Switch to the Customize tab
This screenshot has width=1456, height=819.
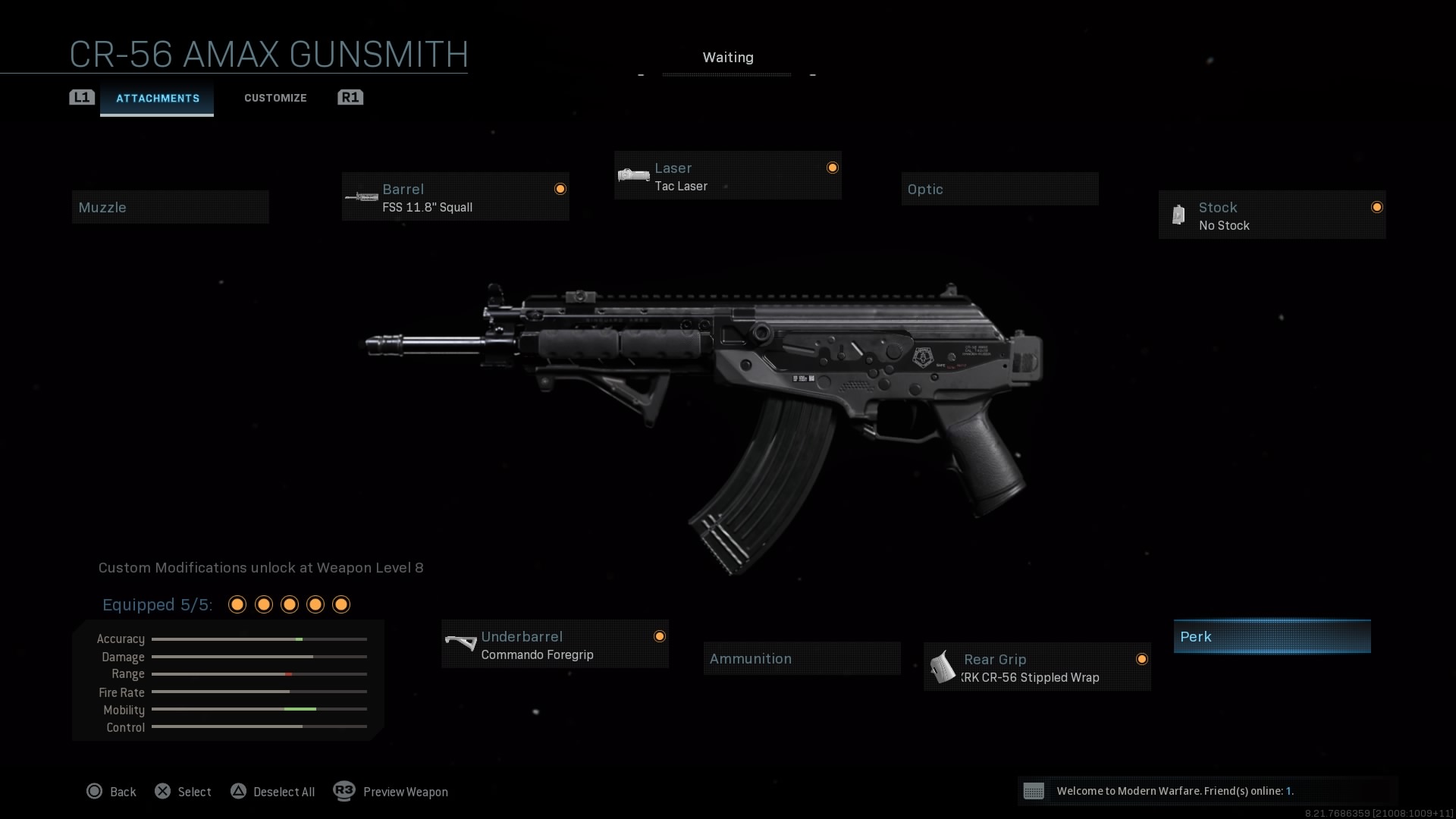tap(275, 97)
